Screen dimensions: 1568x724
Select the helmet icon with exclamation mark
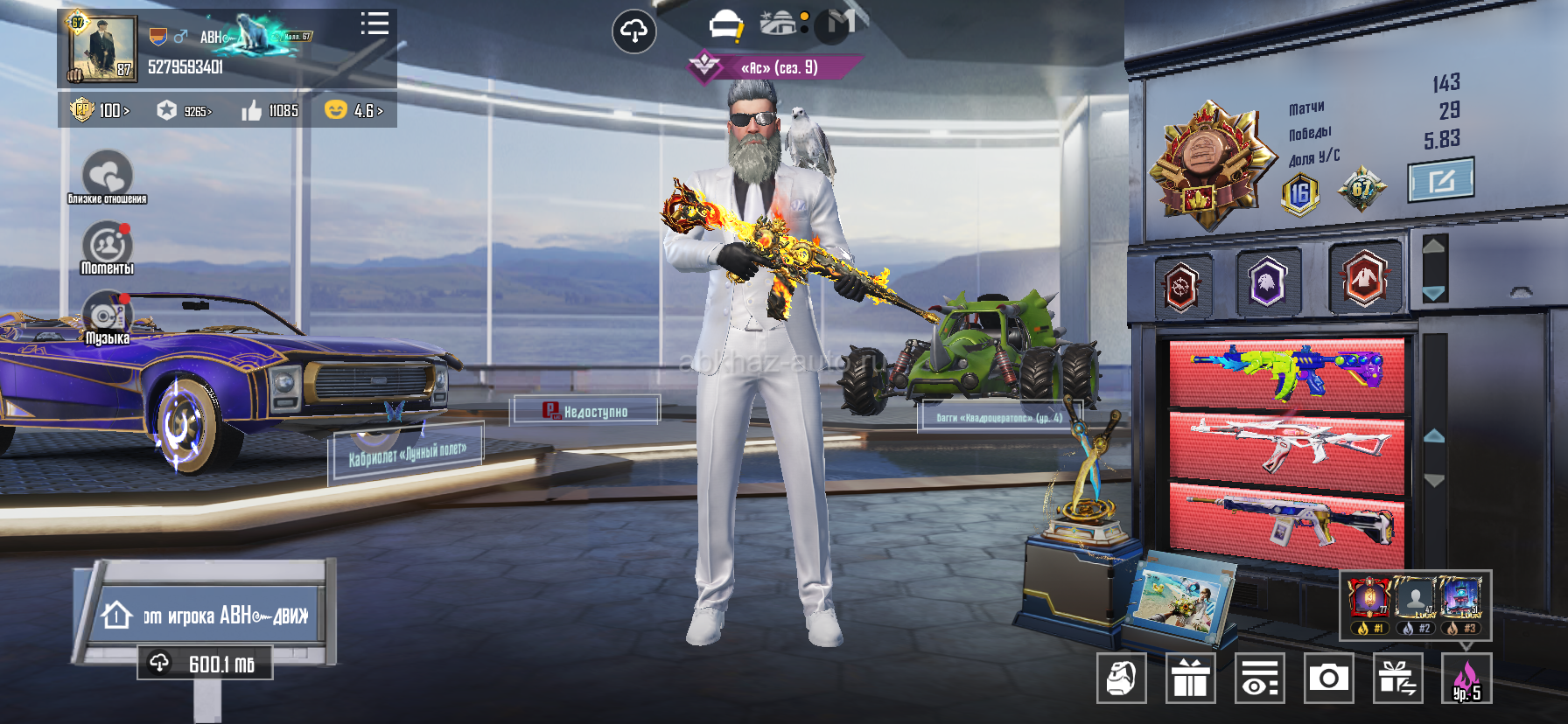tap(725, 26)
